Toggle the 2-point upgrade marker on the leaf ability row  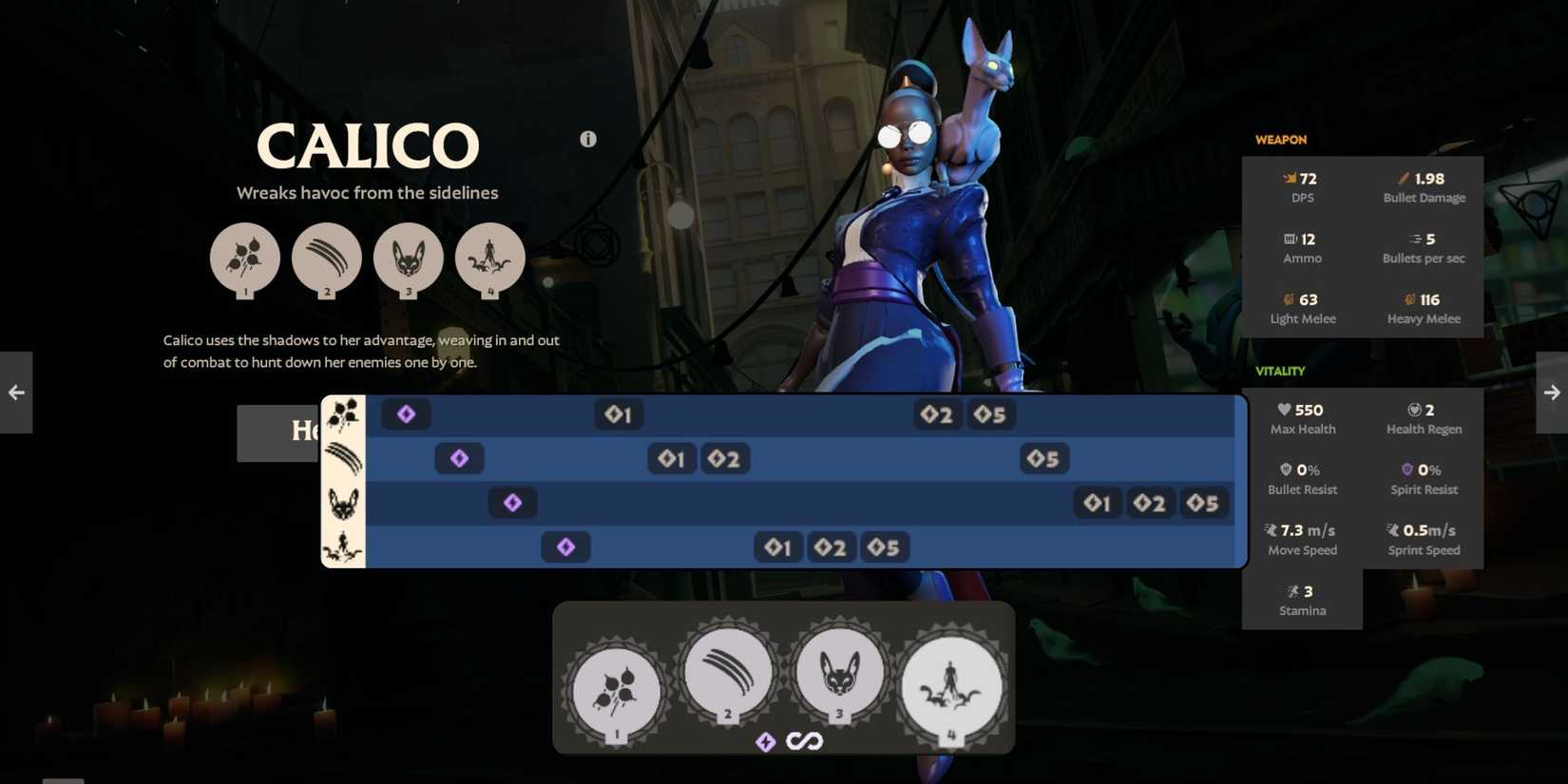coord(937,413)
